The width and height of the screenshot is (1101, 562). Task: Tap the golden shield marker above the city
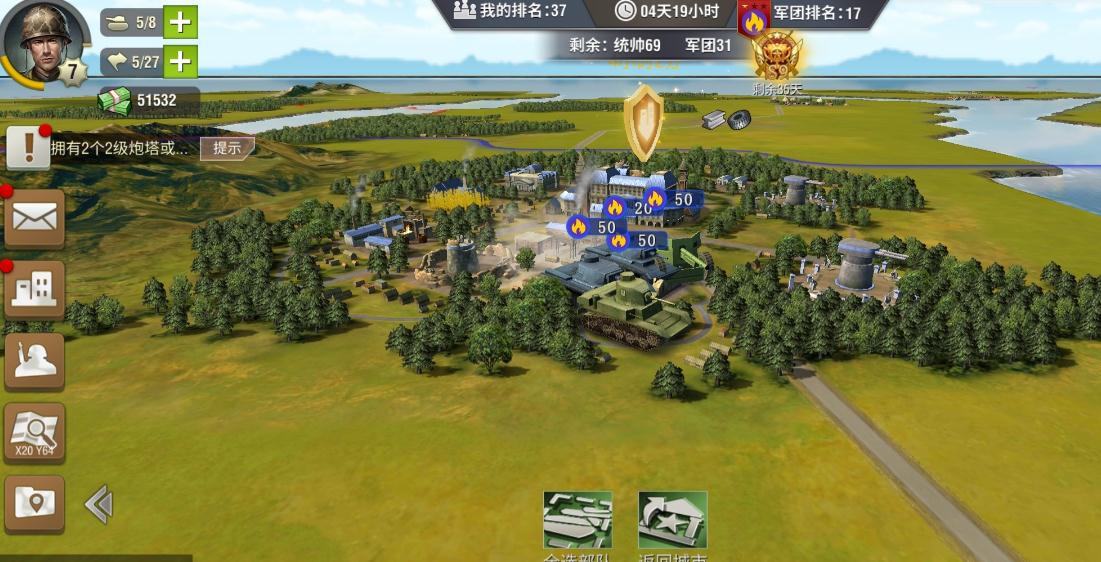tap(643, 121)
